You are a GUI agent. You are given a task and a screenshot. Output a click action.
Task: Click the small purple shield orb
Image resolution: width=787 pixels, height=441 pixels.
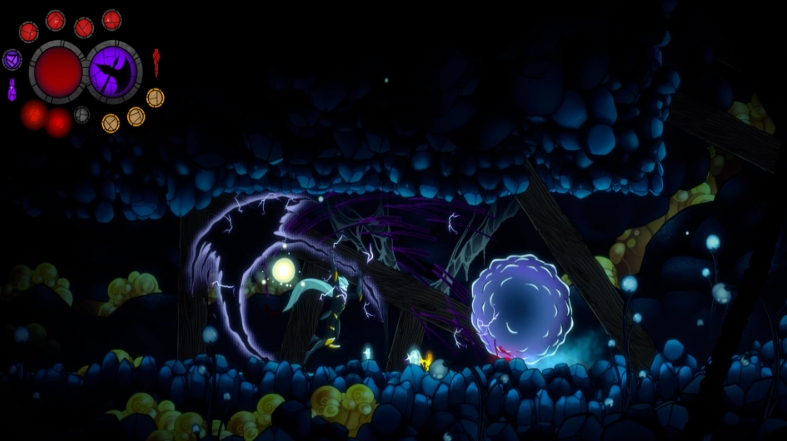[12, 60]
